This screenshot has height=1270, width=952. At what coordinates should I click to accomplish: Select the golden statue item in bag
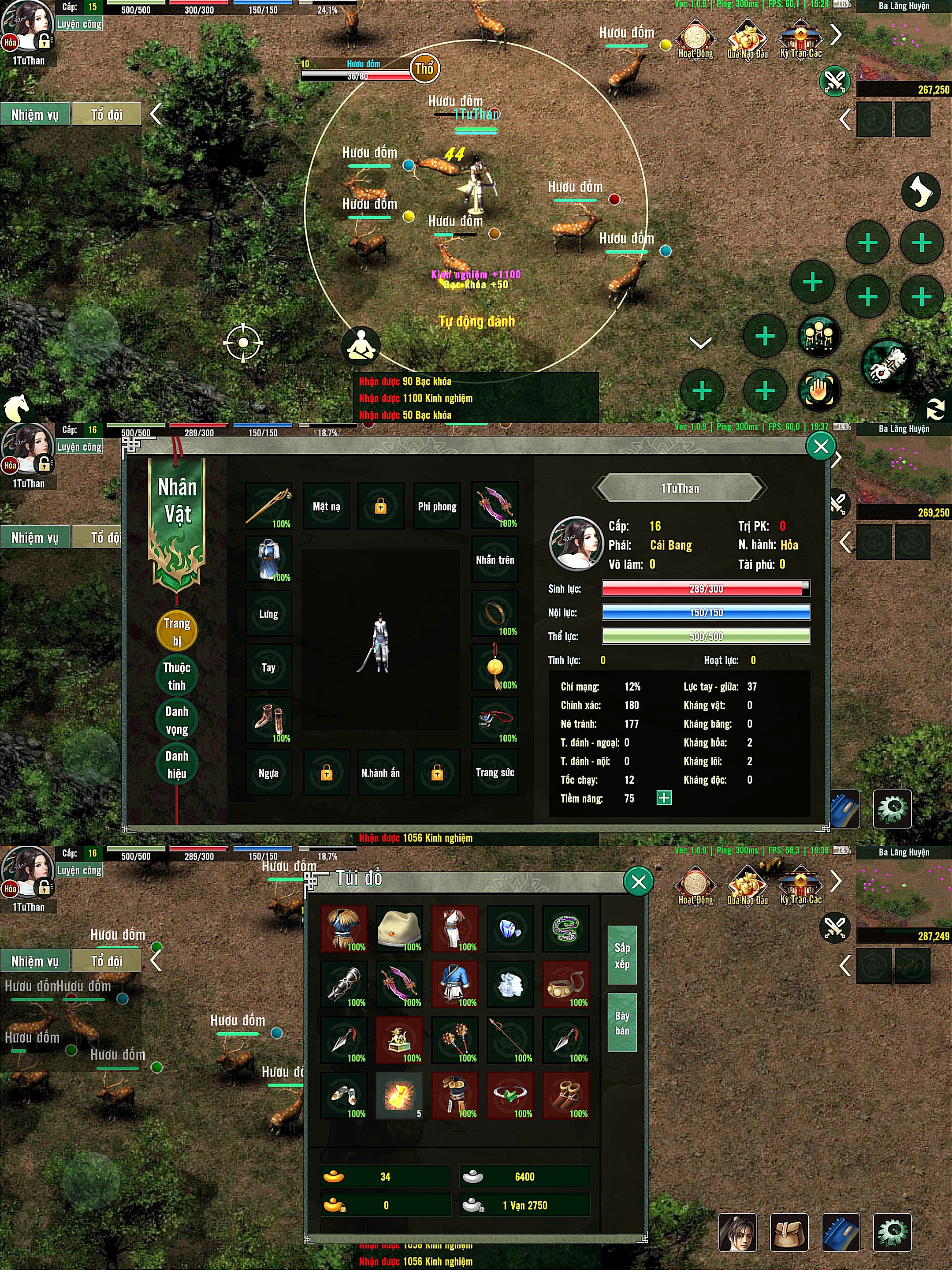[x=399, y=1039]
